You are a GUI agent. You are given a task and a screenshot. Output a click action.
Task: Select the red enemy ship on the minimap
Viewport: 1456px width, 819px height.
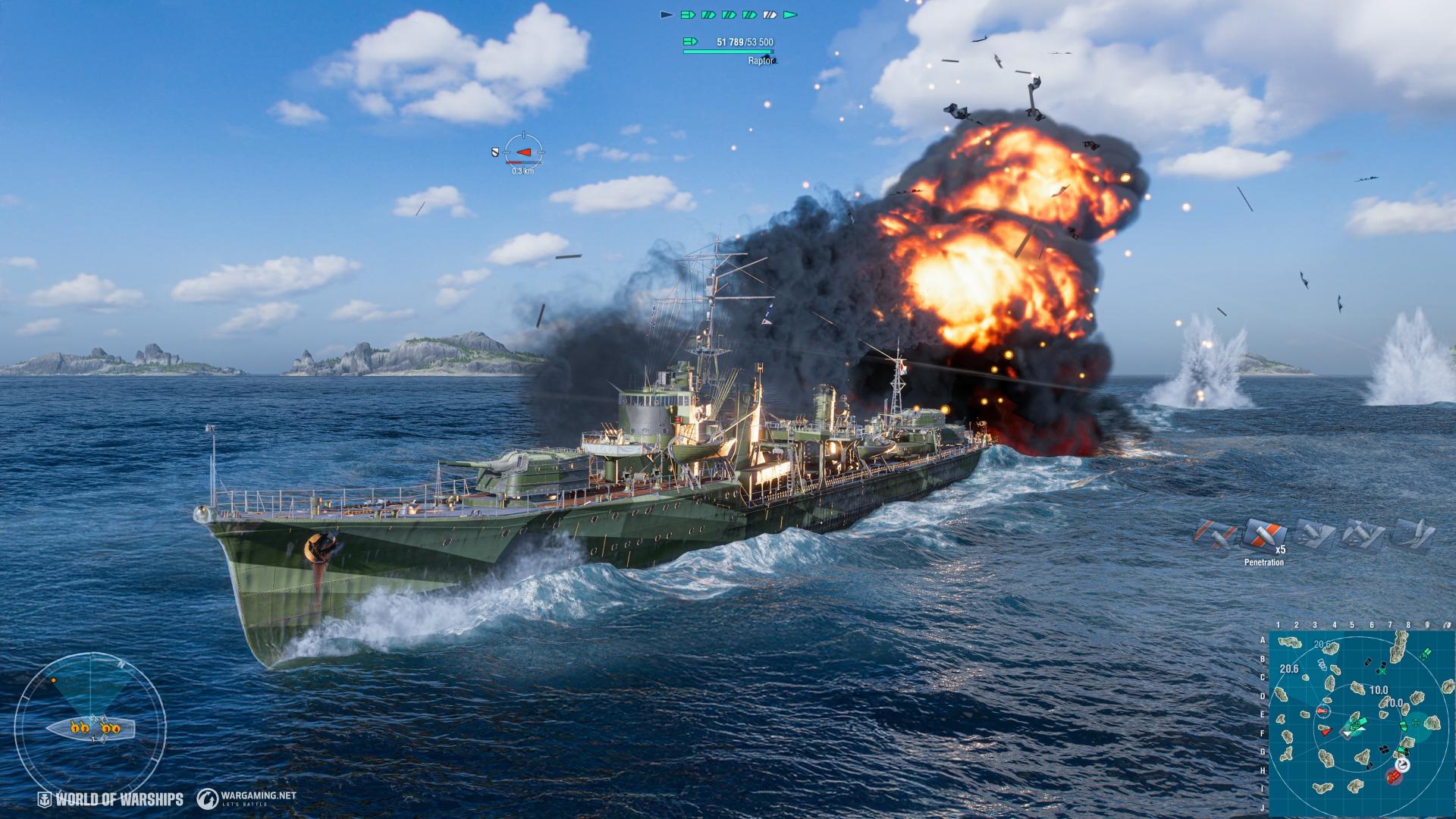1326,731
